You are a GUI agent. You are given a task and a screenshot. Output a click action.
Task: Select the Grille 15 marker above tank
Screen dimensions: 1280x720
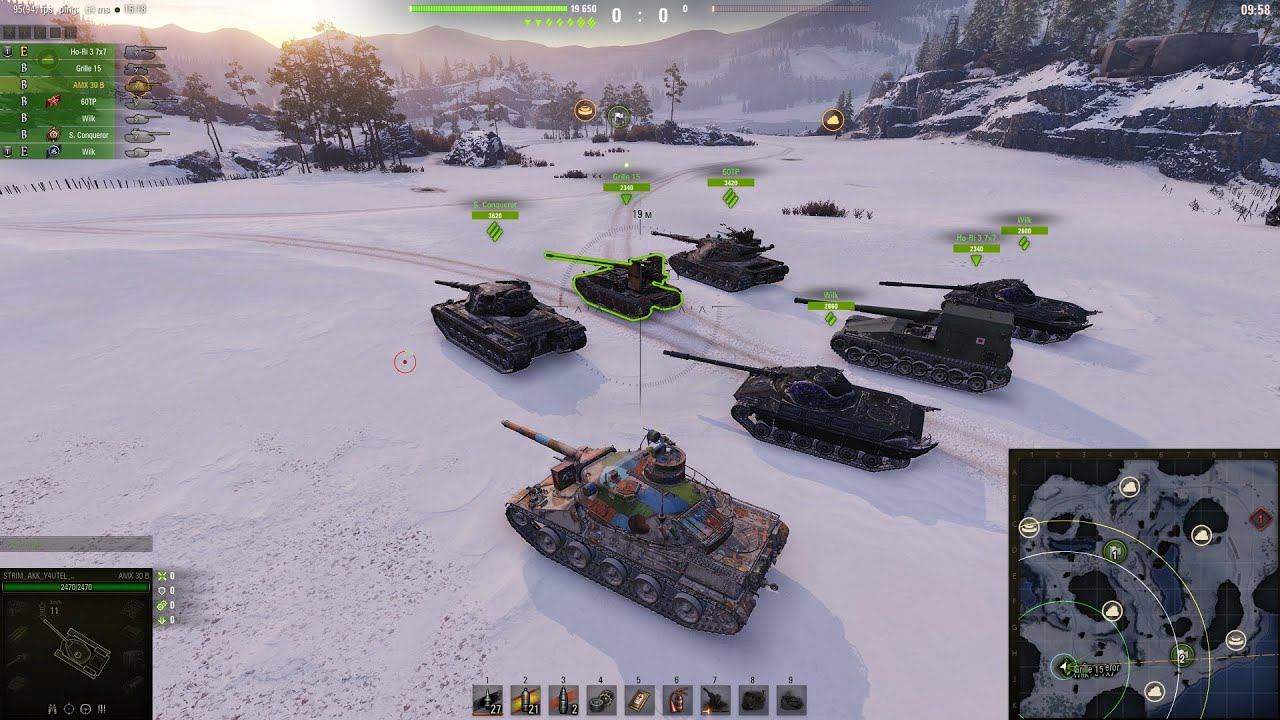coord(626,183)
